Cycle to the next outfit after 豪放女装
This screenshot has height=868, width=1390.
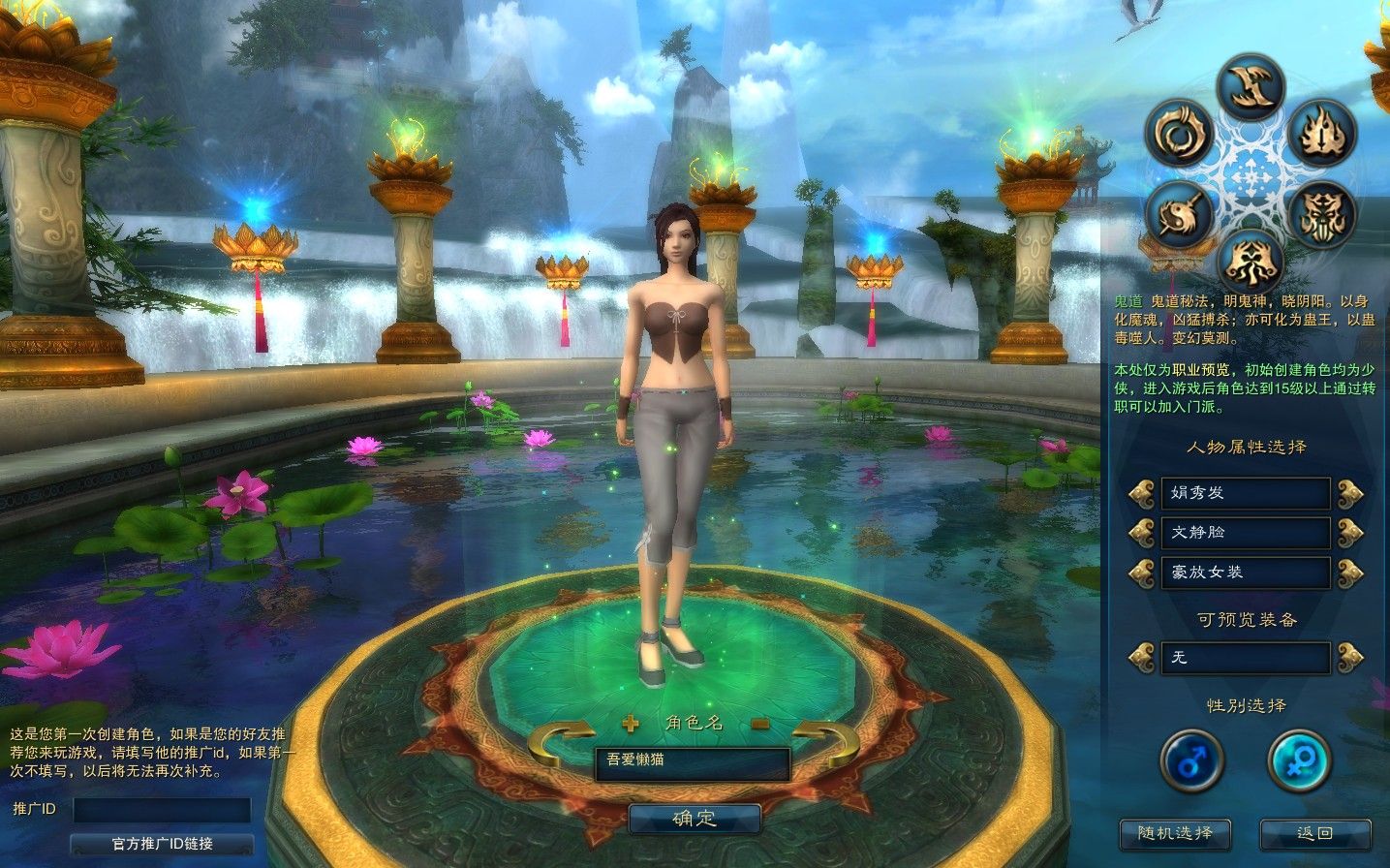[x=1350, y=573]
